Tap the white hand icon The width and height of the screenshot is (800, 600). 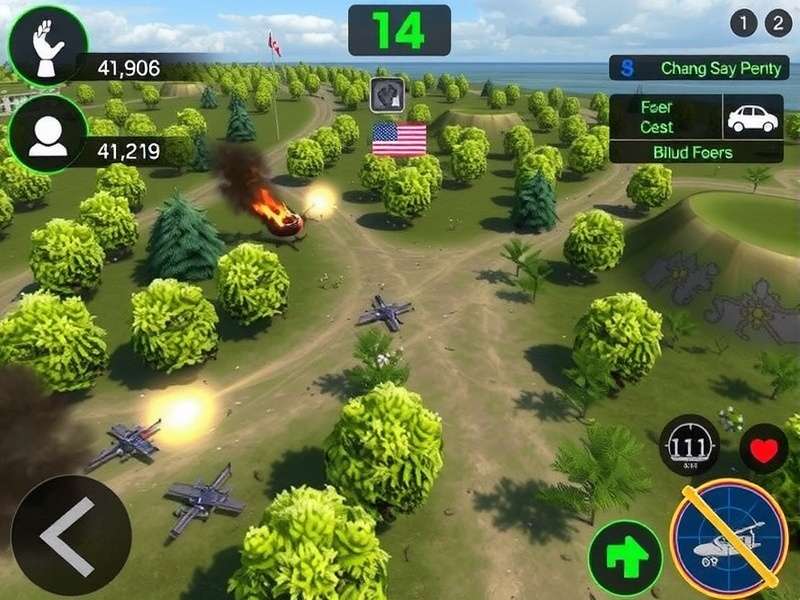click(x=46, y=46)
